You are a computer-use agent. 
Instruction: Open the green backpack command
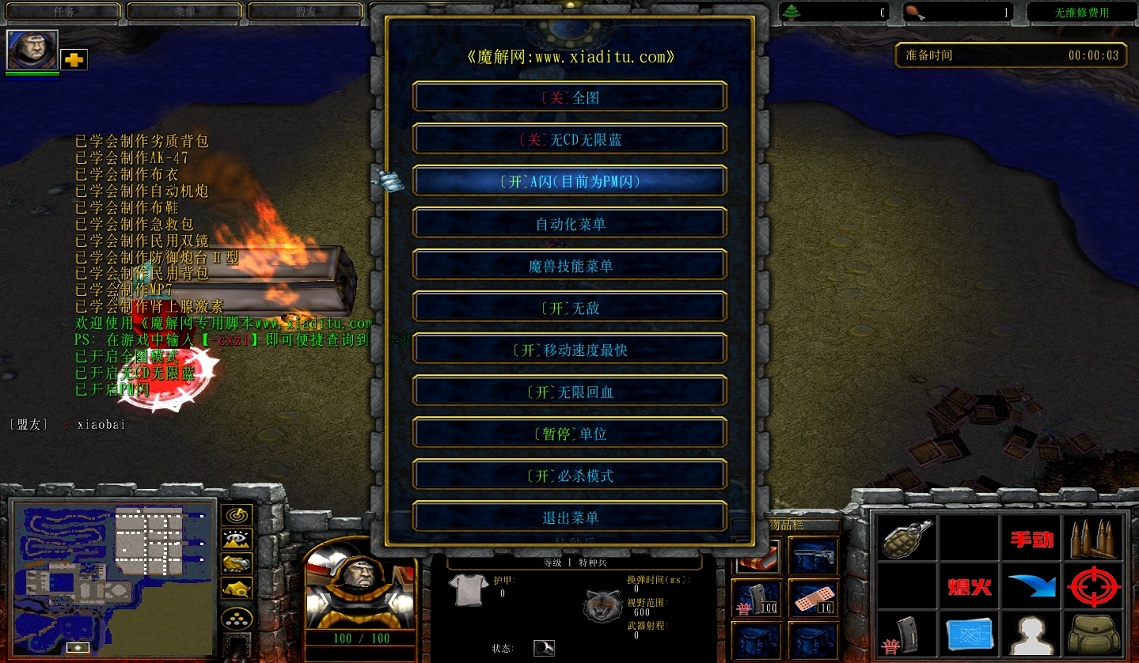point(1094,635)
